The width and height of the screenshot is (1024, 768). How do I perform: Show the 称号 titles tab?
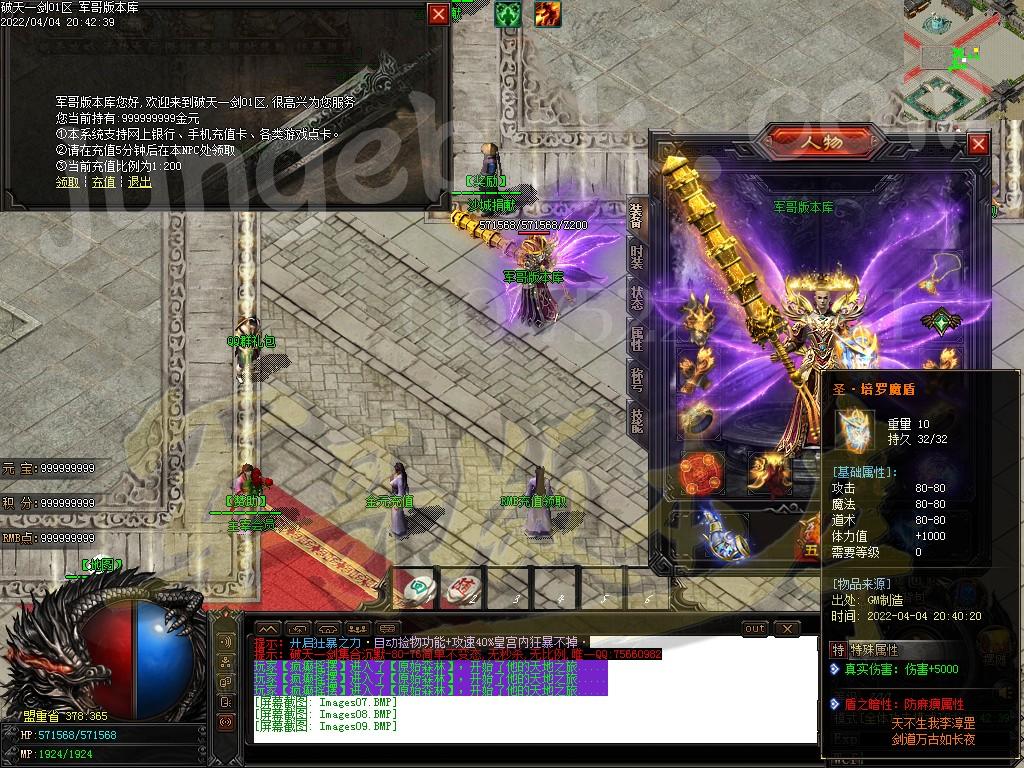tap(636, 379)
